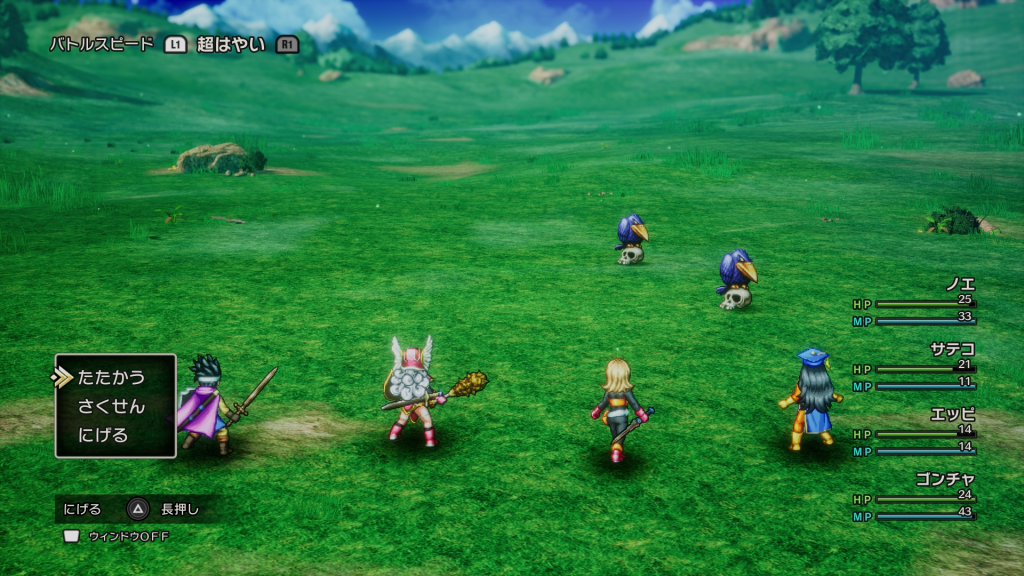Select party member ゴンチャ in the status list

(x=945, y=479)
